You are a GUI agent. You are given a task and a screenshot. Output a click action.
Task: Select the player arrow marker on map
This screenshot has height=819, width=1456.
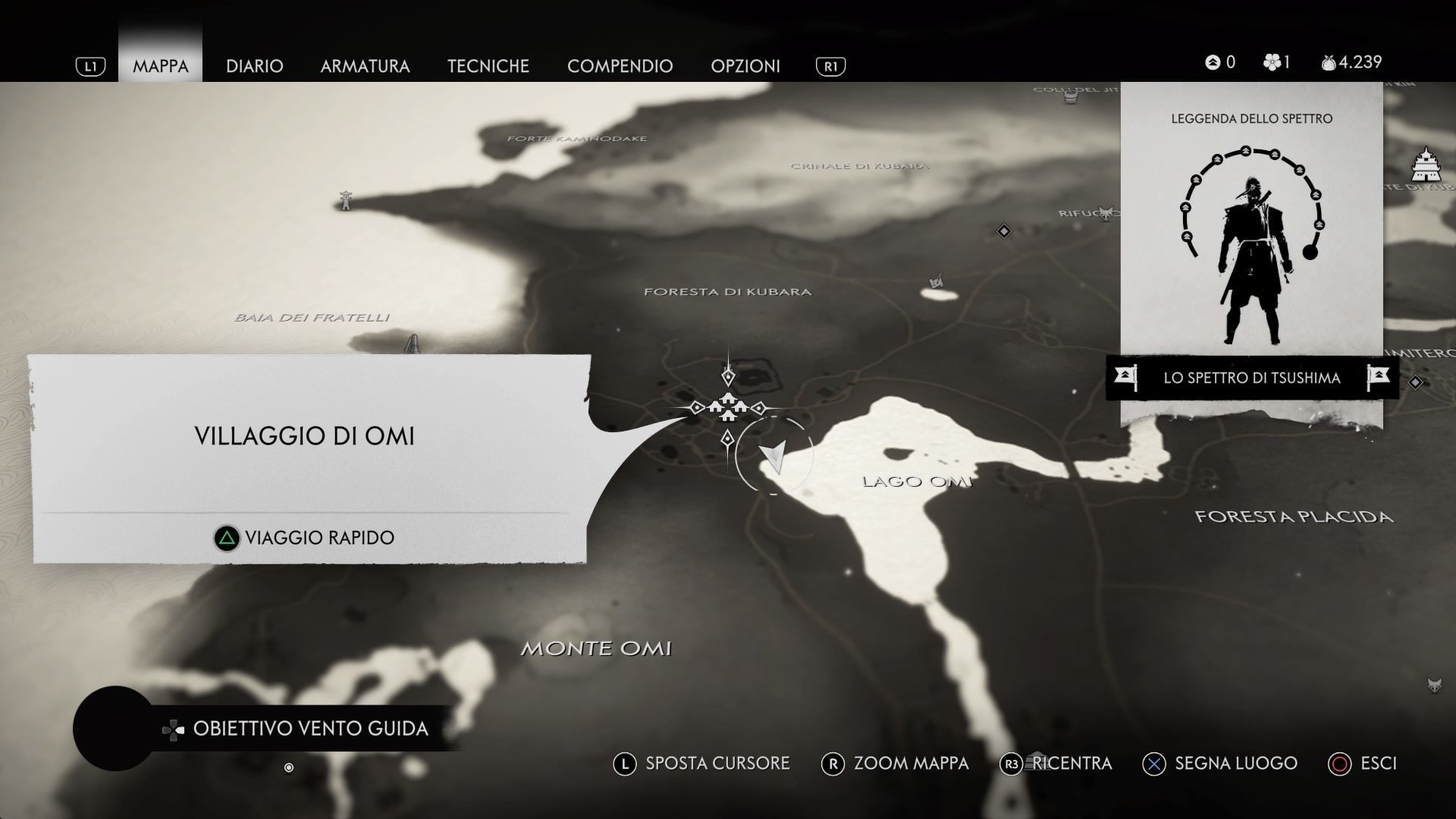click(x=773, y=456)
